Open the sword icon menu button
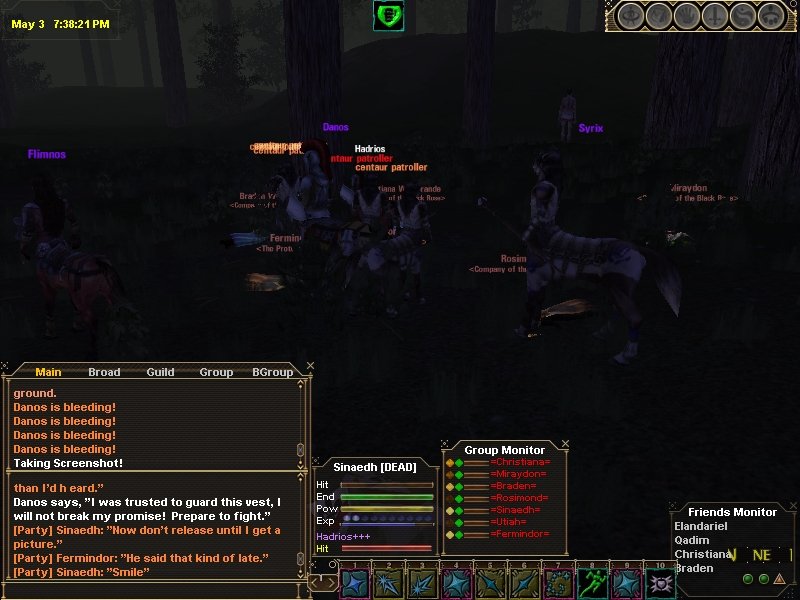 (714, 16)
